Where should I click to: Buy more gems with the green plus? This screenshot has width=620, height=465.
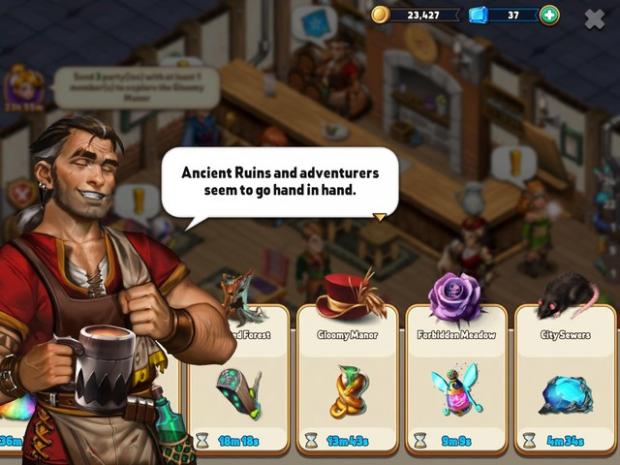pos(549,15)
